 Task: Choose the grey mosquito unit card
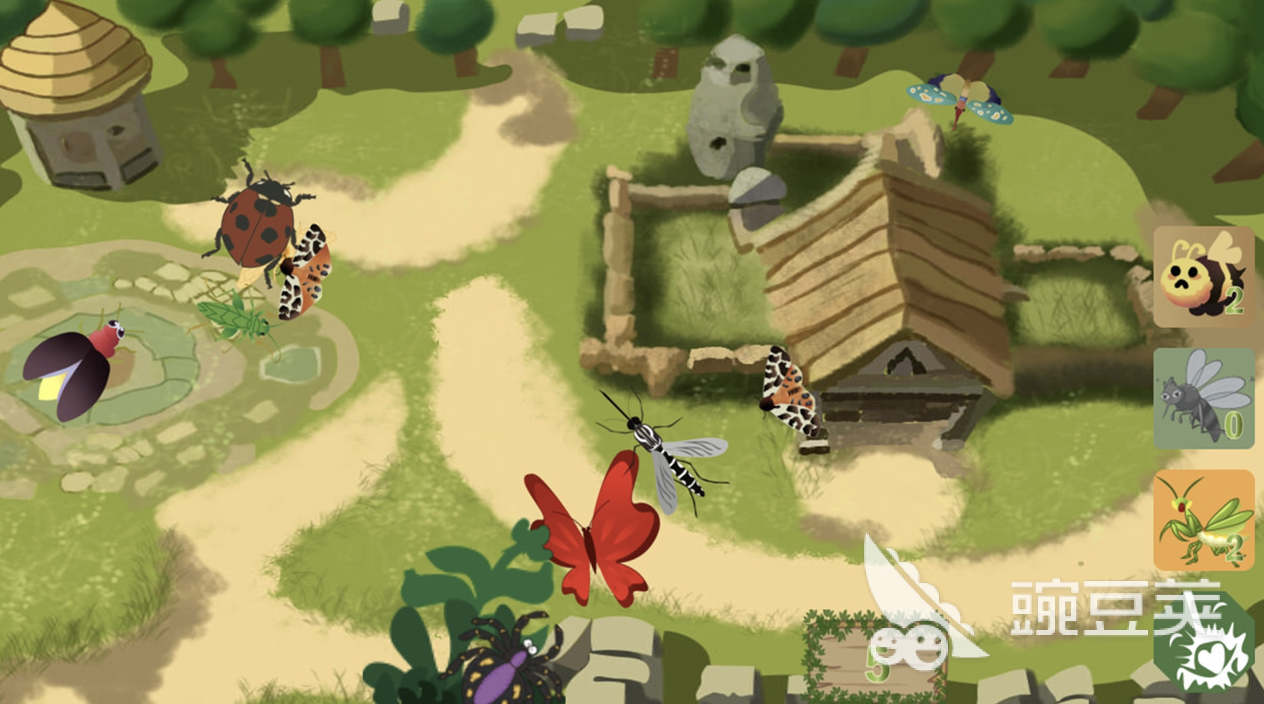tap(1203, 398)
